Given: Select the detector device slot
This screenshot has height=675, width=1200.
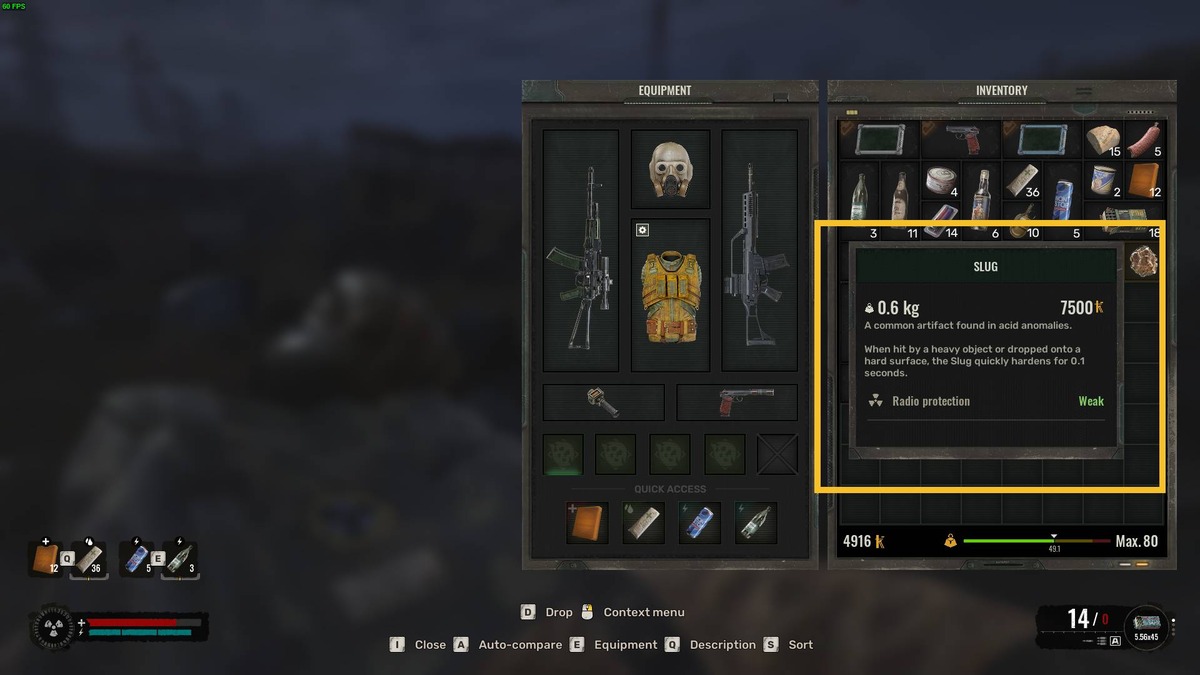Looking at the screenshot, I should coord(603,402).
